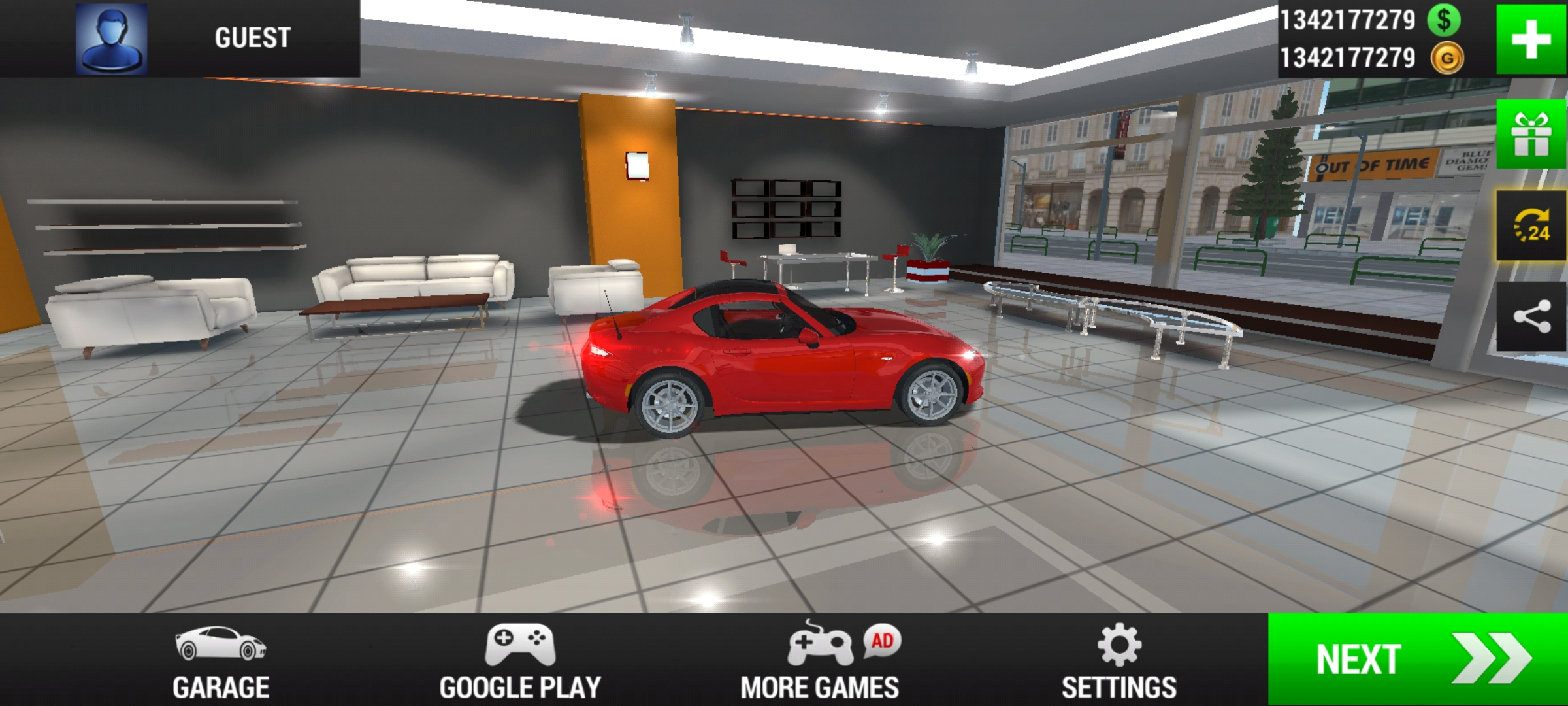Click the 24-hour bonus timer icon

click(1531, 226)
